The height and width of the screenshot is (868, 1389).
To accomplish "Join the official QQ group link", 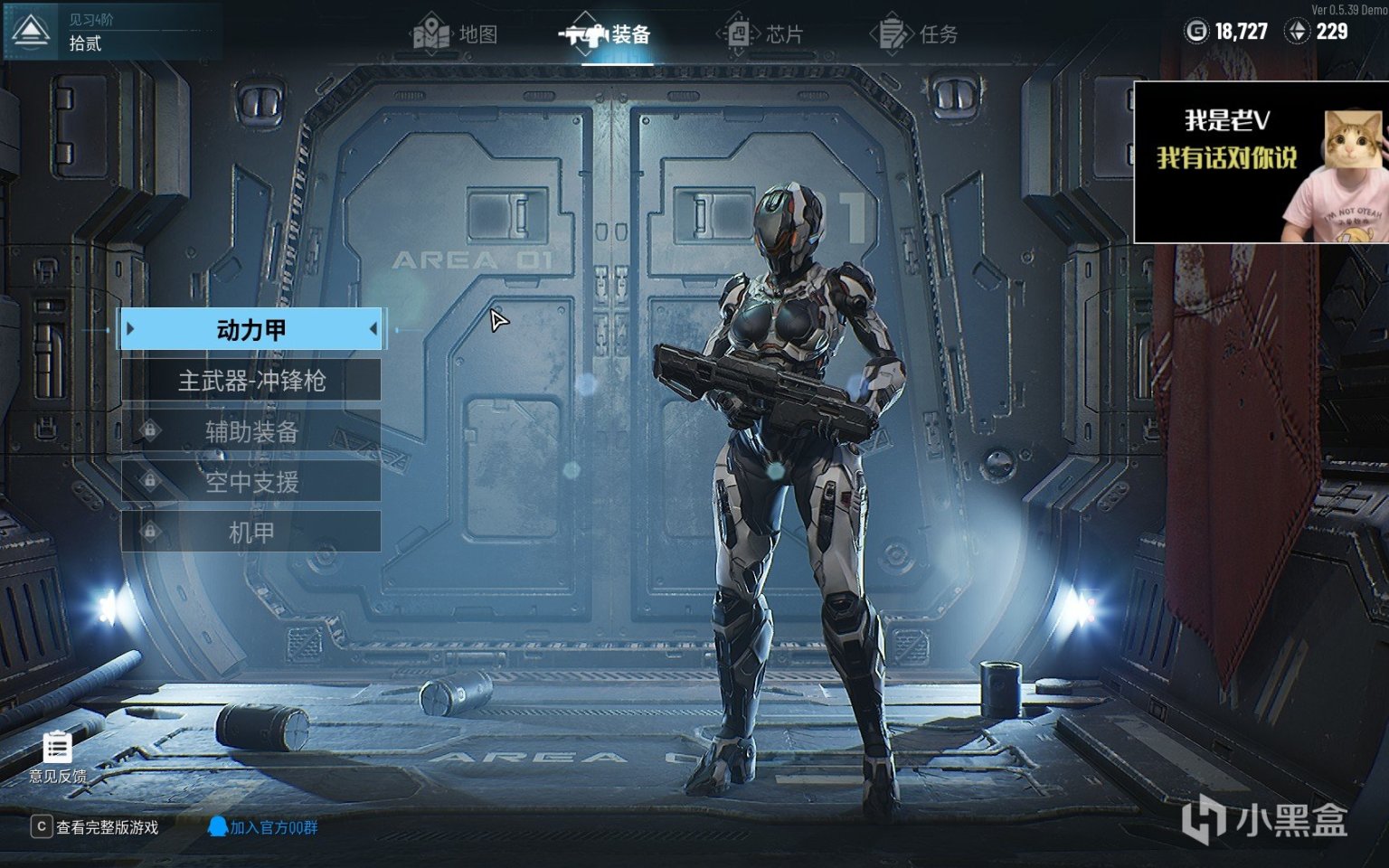I will click(x=263, y=827).
